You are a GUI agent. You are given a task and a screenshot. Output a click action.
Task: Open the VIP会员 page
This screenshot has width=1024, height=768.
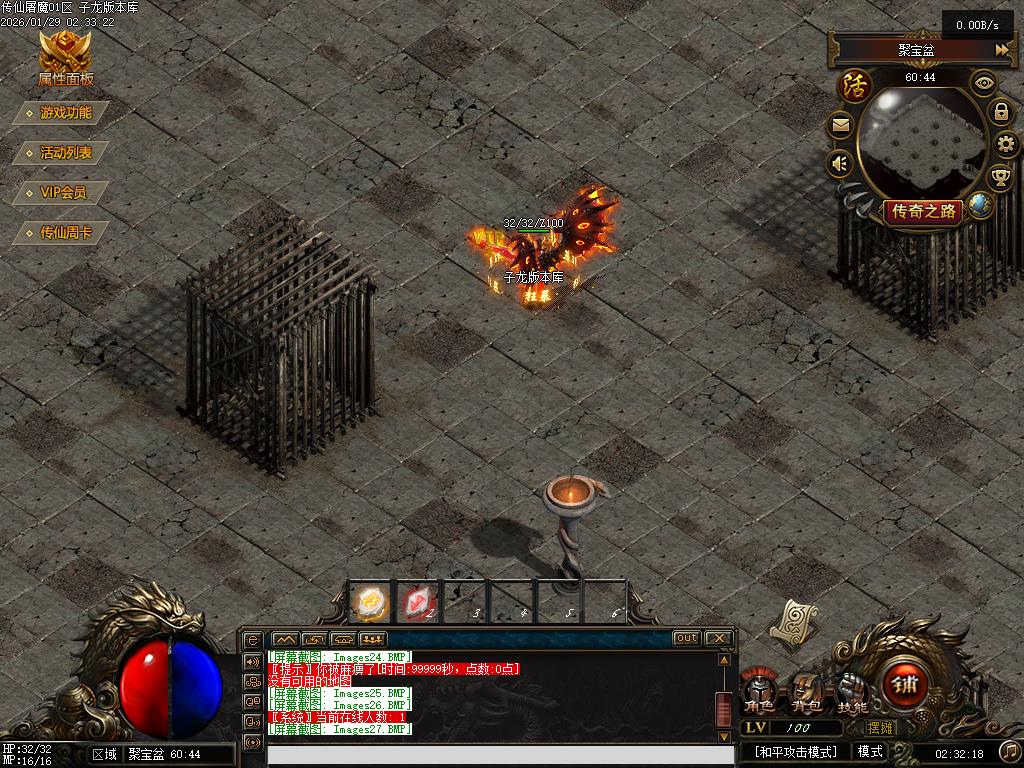(63, 193)
